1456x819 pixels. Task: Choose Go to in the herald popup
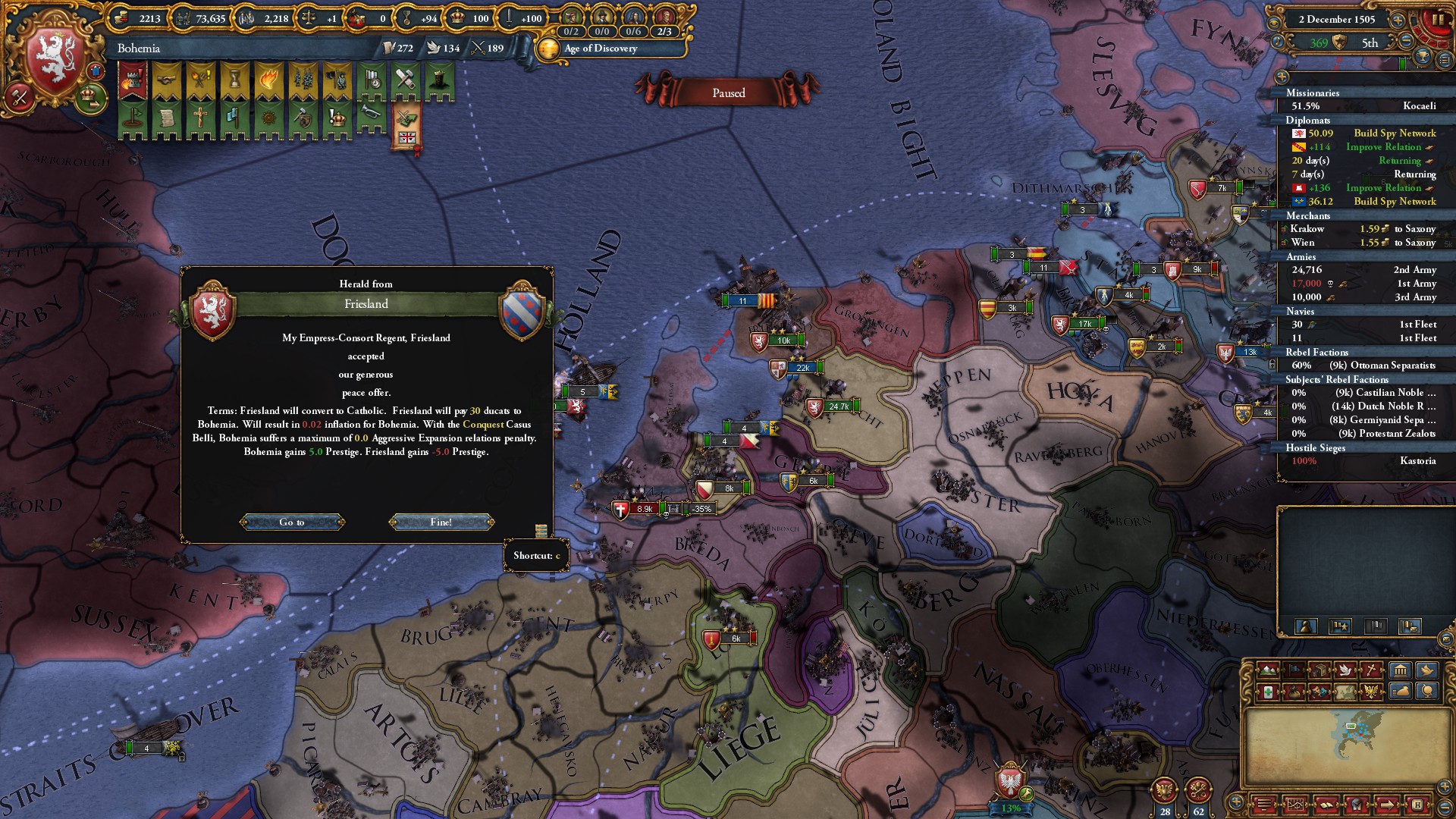click(x=292, y=522)
